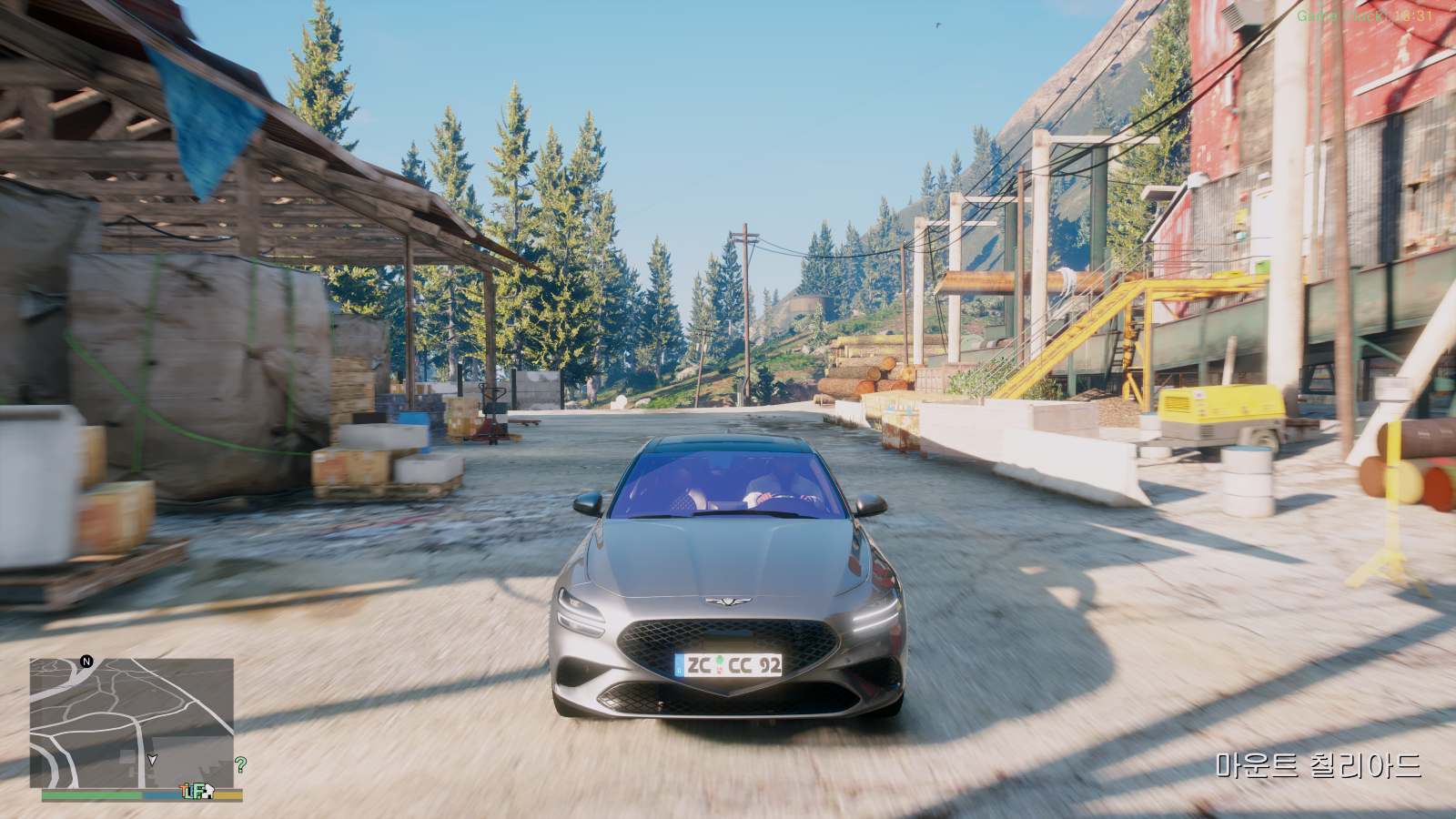
Task: Select the white house blip on minimap
Action: (207, 791)
